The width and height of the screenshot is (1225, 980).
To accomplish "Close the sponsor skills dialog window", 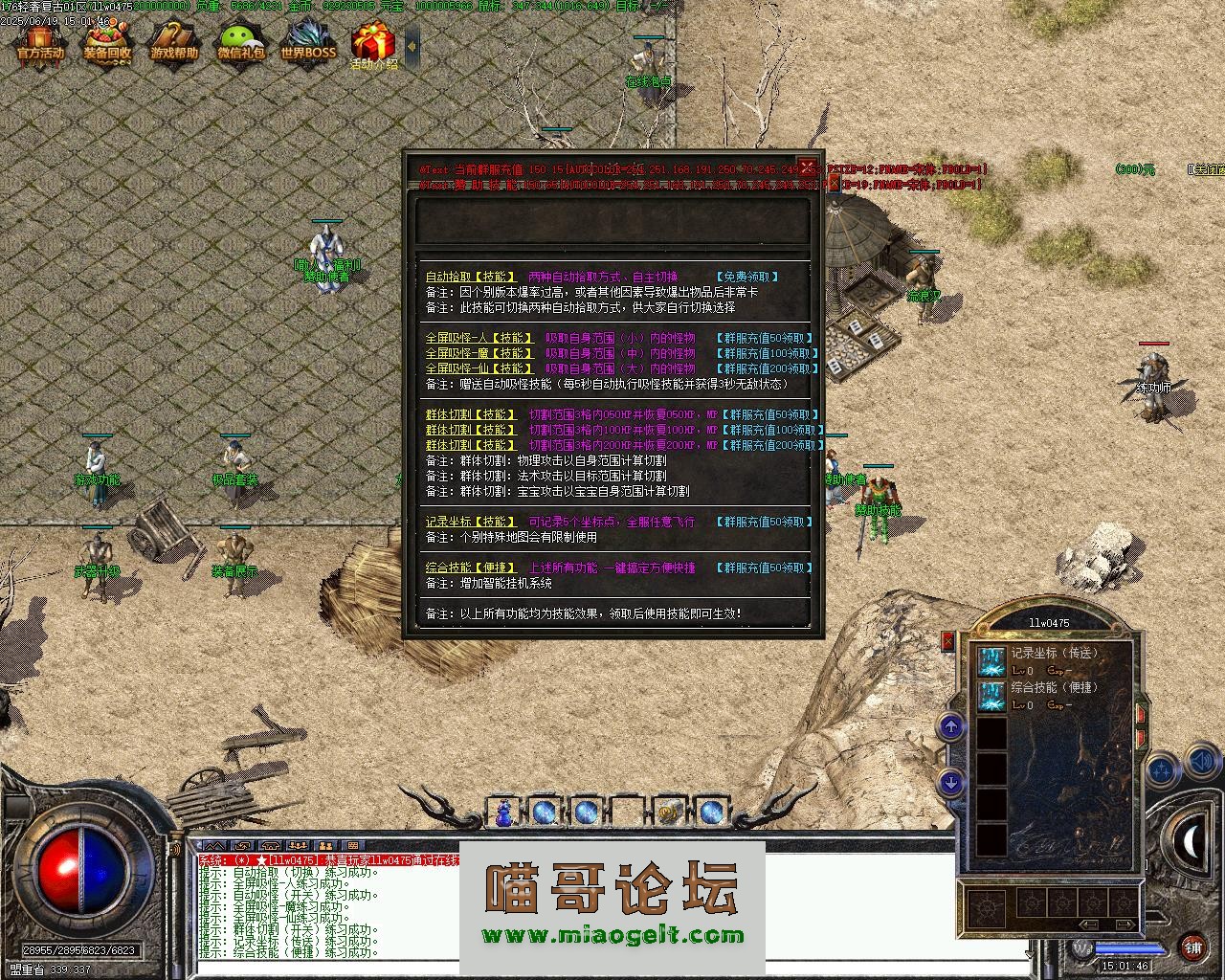I will [808, 165].
